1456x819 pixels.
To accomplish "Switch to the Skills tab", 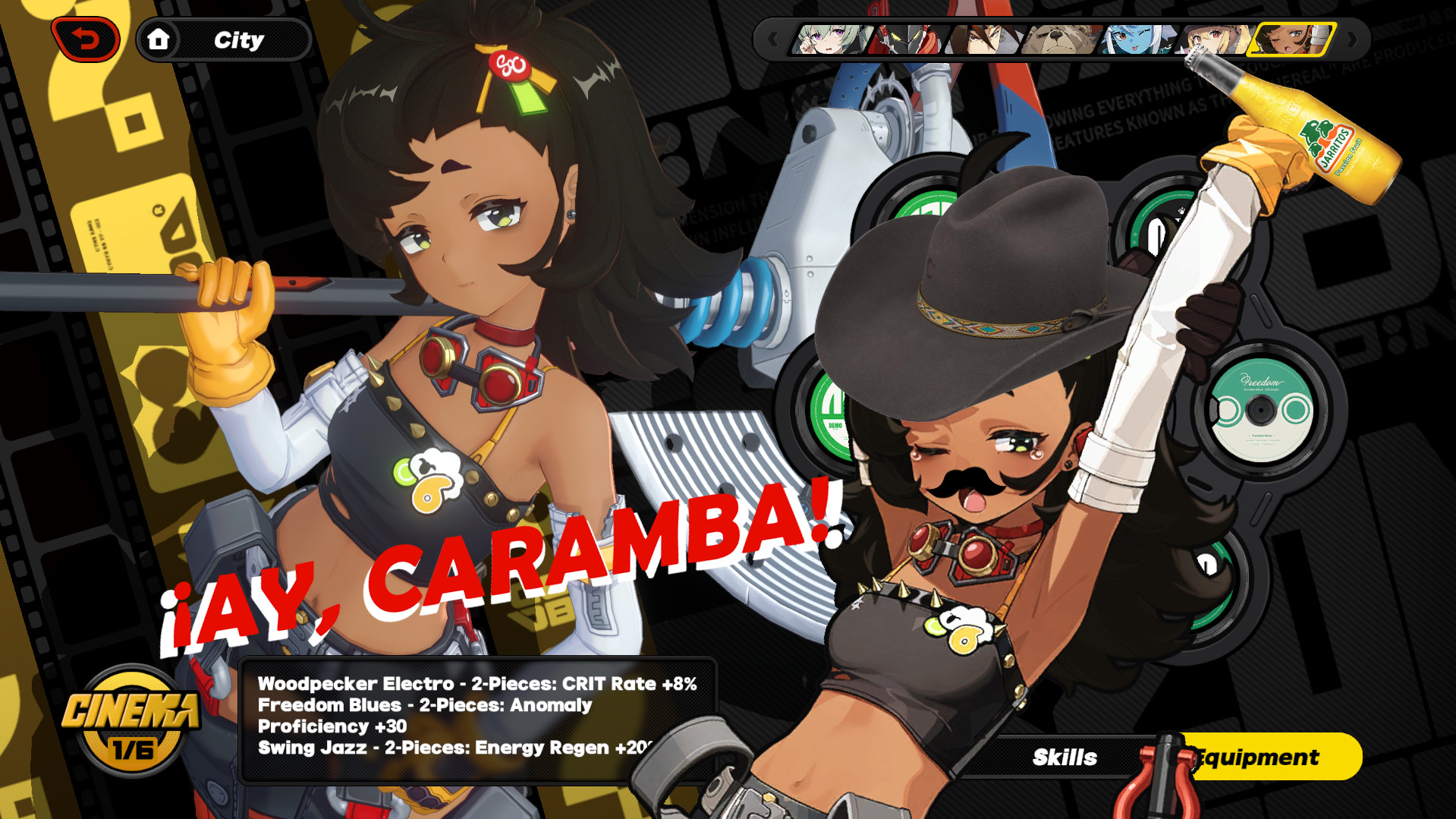I will [x=1064, y=757].
